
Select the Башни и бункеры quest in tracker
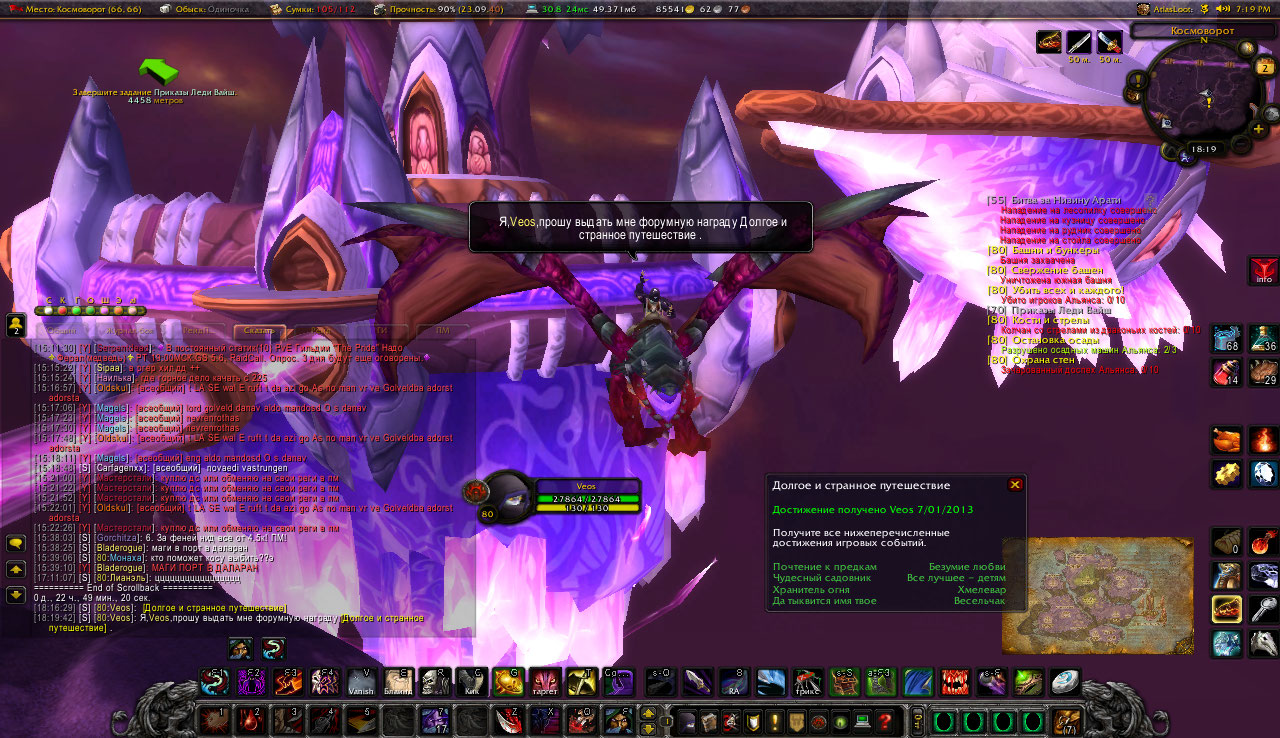(x=1045, y=250)
